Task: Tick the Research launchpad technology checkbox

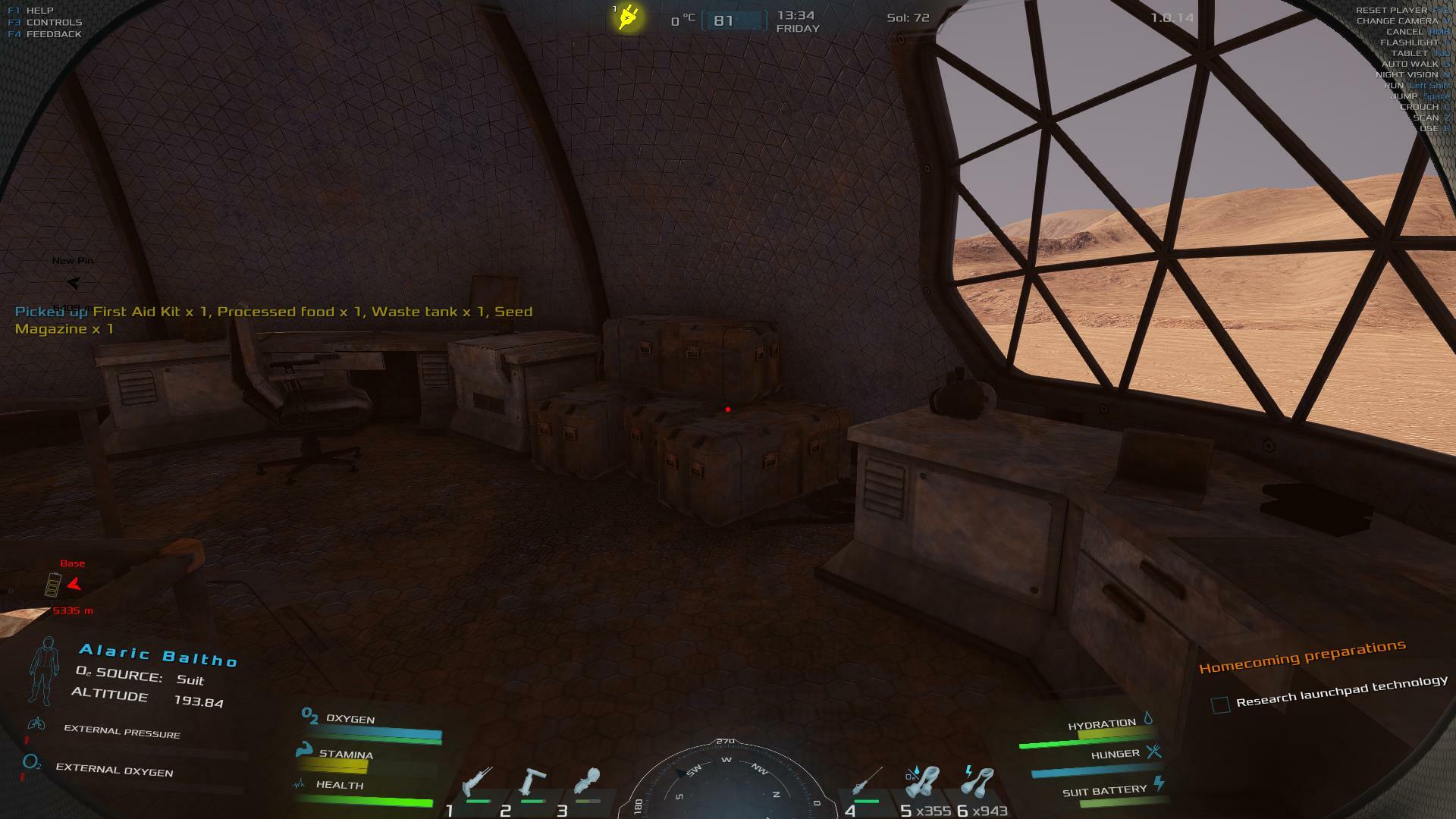Action: (x=1220, y=705)
